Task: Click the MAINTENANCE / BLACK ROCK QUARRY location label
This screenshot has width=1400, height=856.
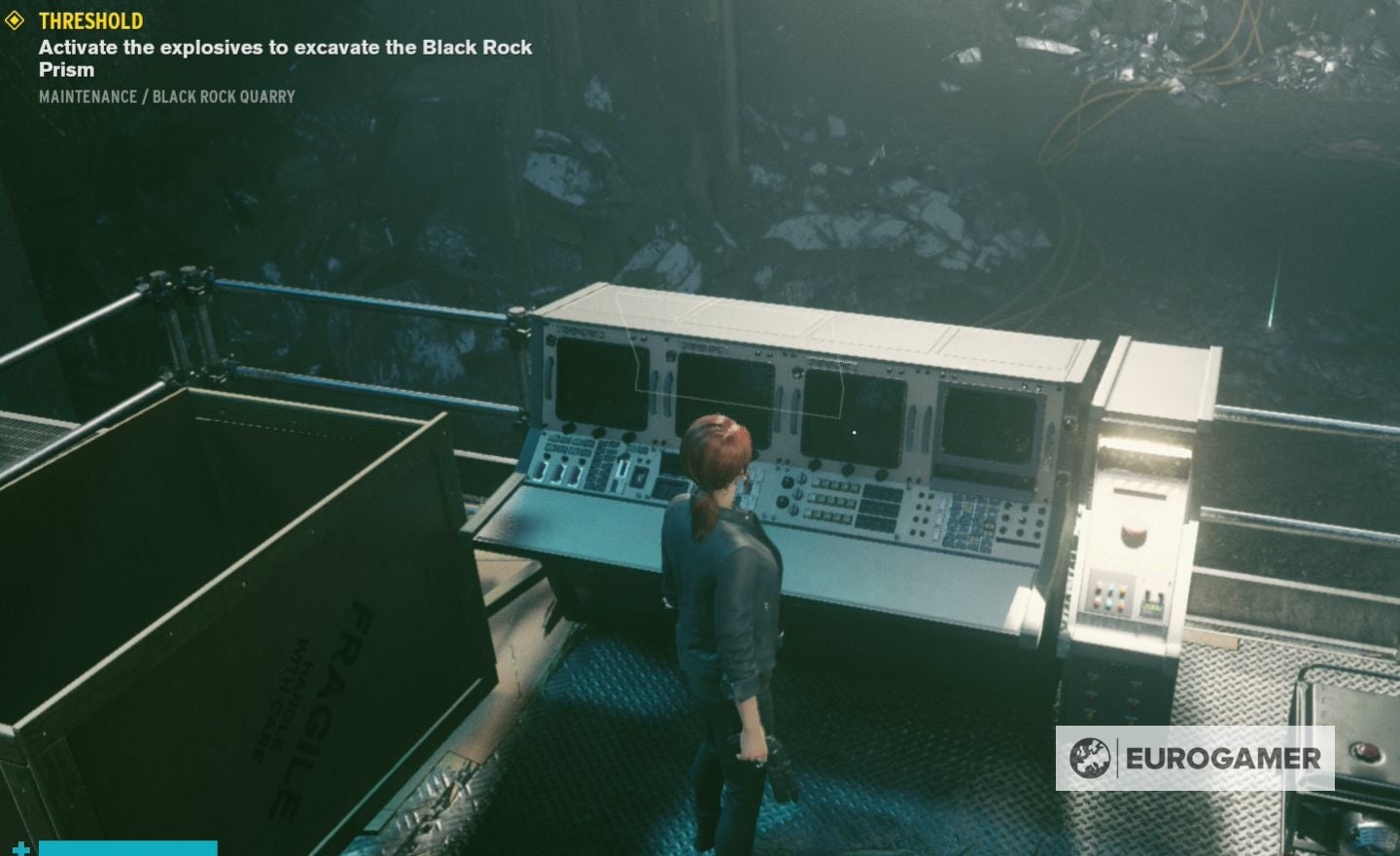Action: [x=165, y=96]
